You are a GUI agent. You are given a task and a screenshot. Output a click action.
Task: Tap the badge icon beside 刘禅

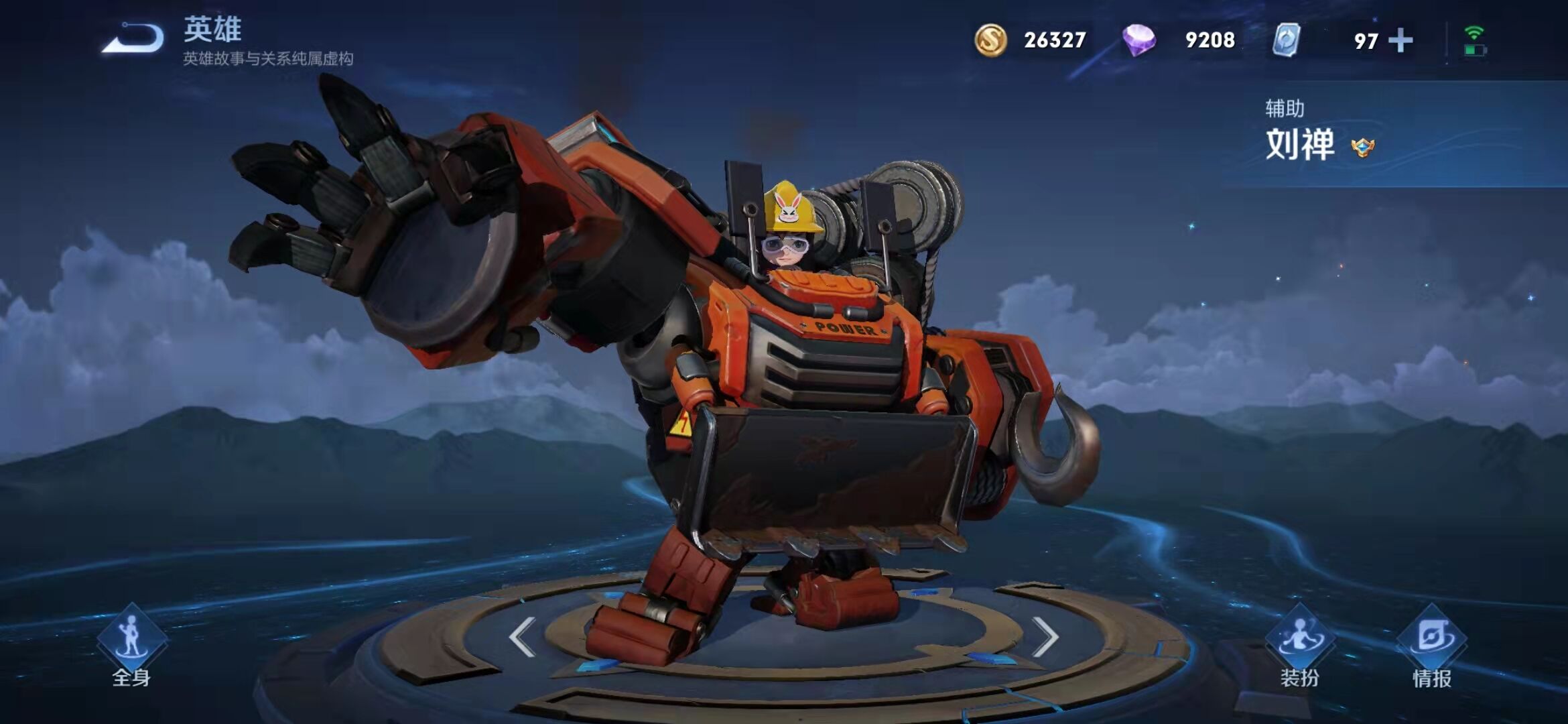tap(1363, 147)
